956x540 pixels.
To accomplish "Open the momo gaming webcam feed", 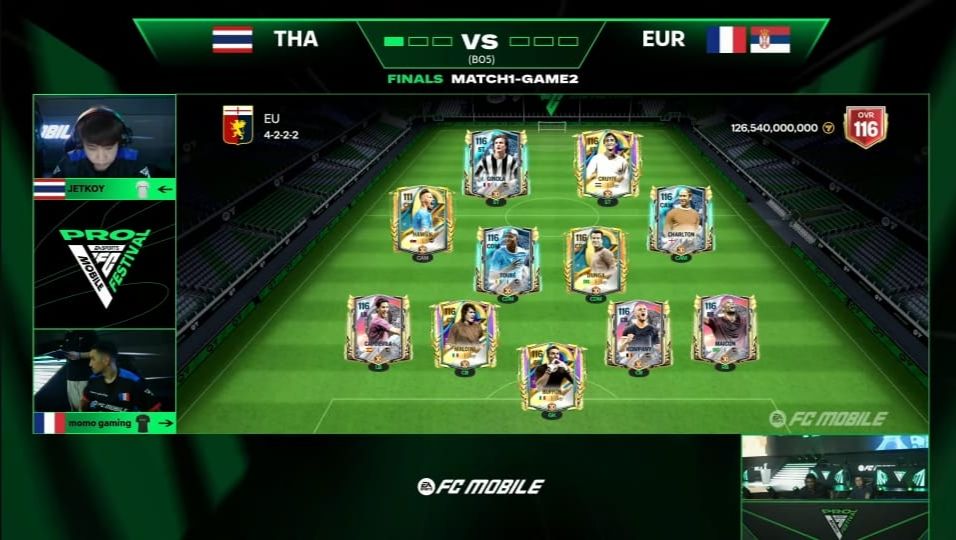I will tap(105, 370).
